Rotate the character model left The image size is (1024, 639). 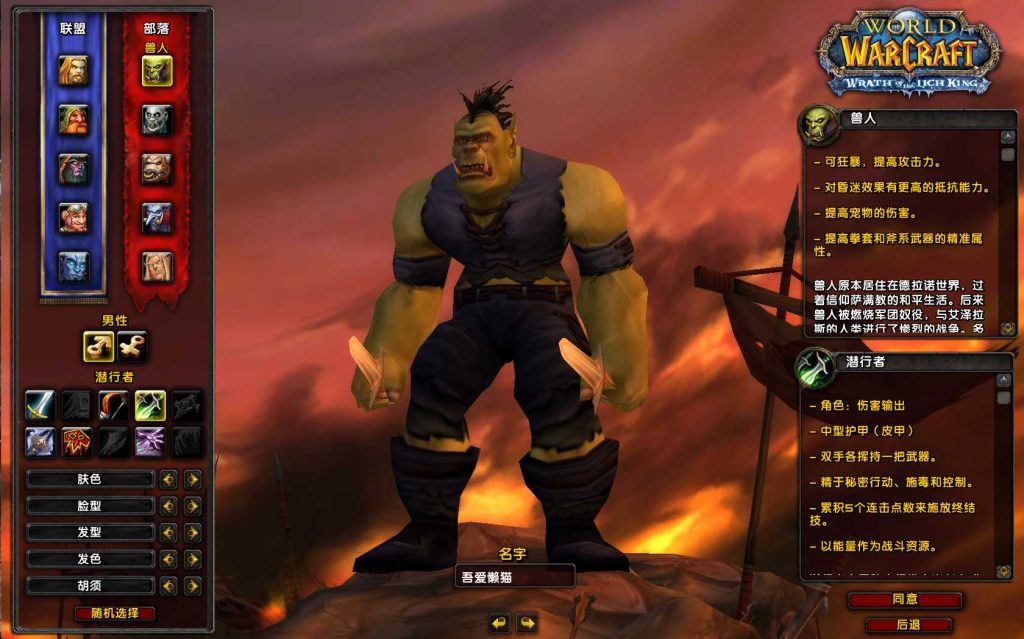tap(499, 623)
